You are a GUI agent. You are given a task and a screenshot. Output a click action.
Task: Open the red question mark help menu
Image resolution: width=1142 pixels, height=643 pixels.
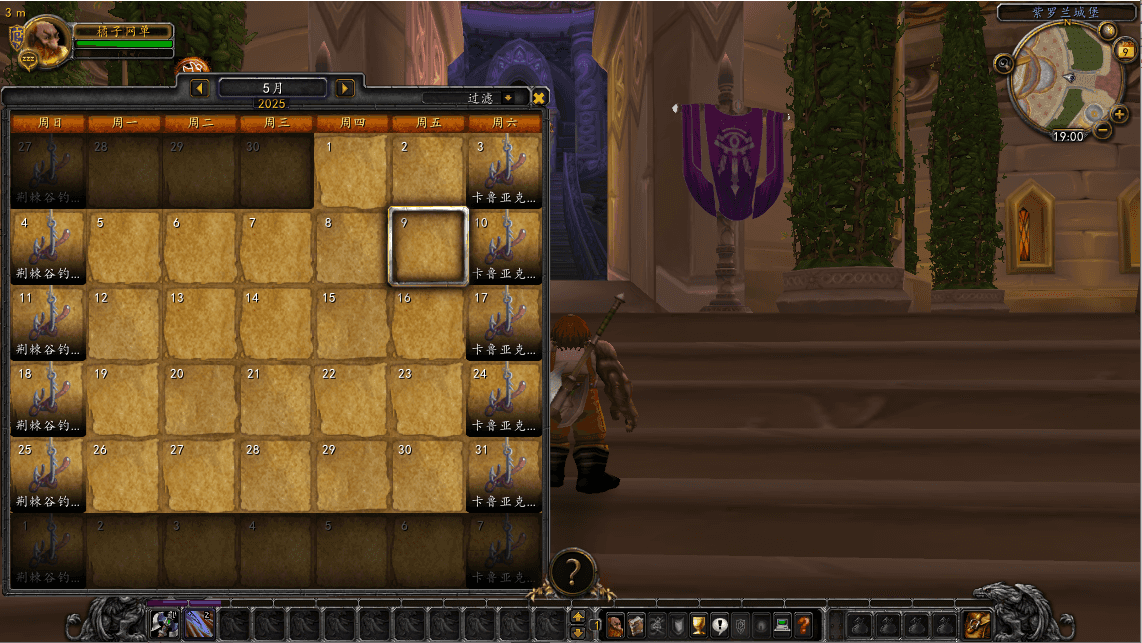tap(804, 625)
